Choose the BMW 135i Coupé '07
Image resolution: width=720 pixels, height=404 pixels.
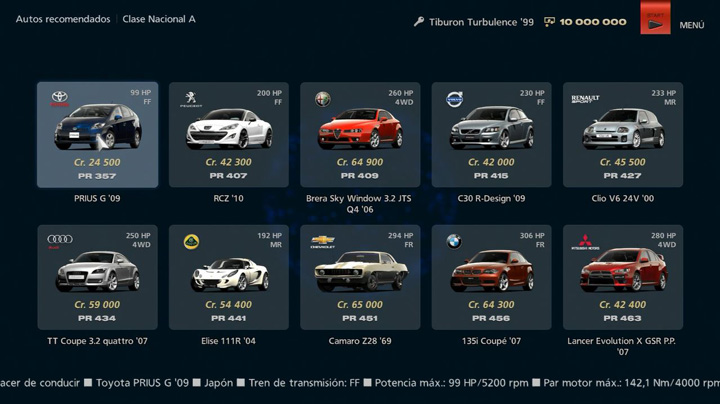click(x=491, y=277)
